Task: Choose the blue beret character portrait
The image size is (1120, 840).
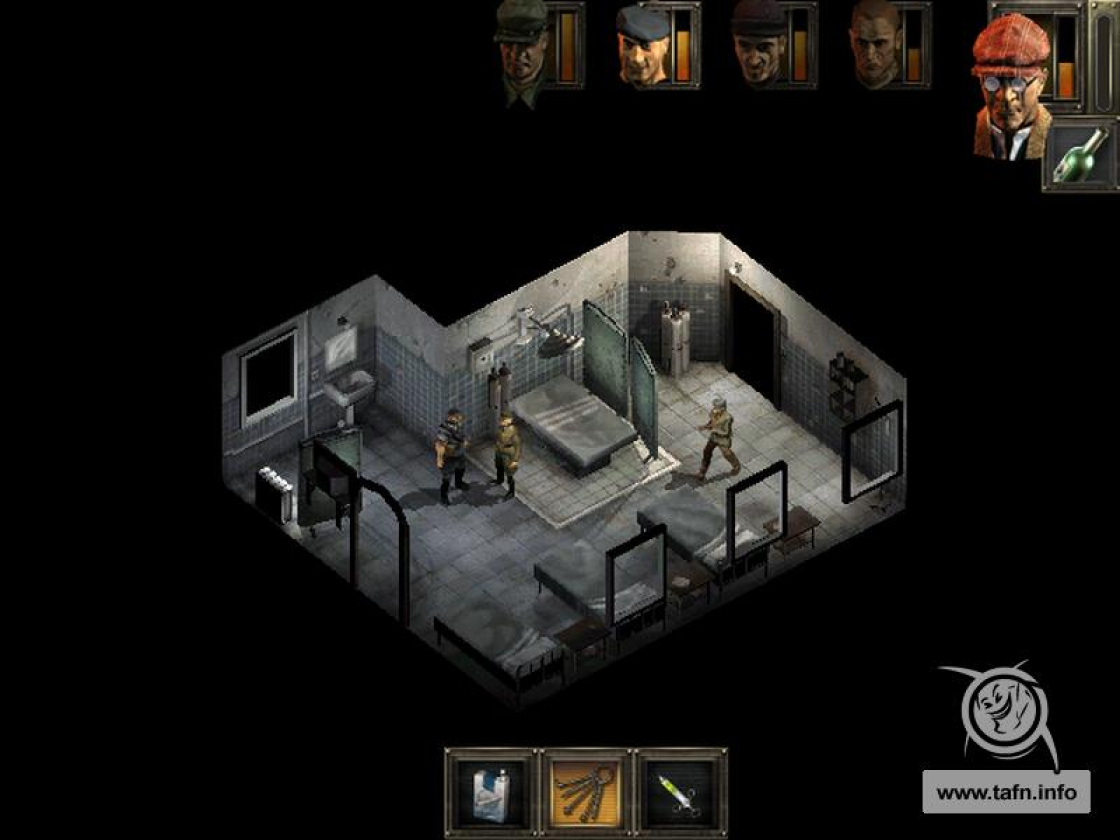Action: click(x=641, y=47)
